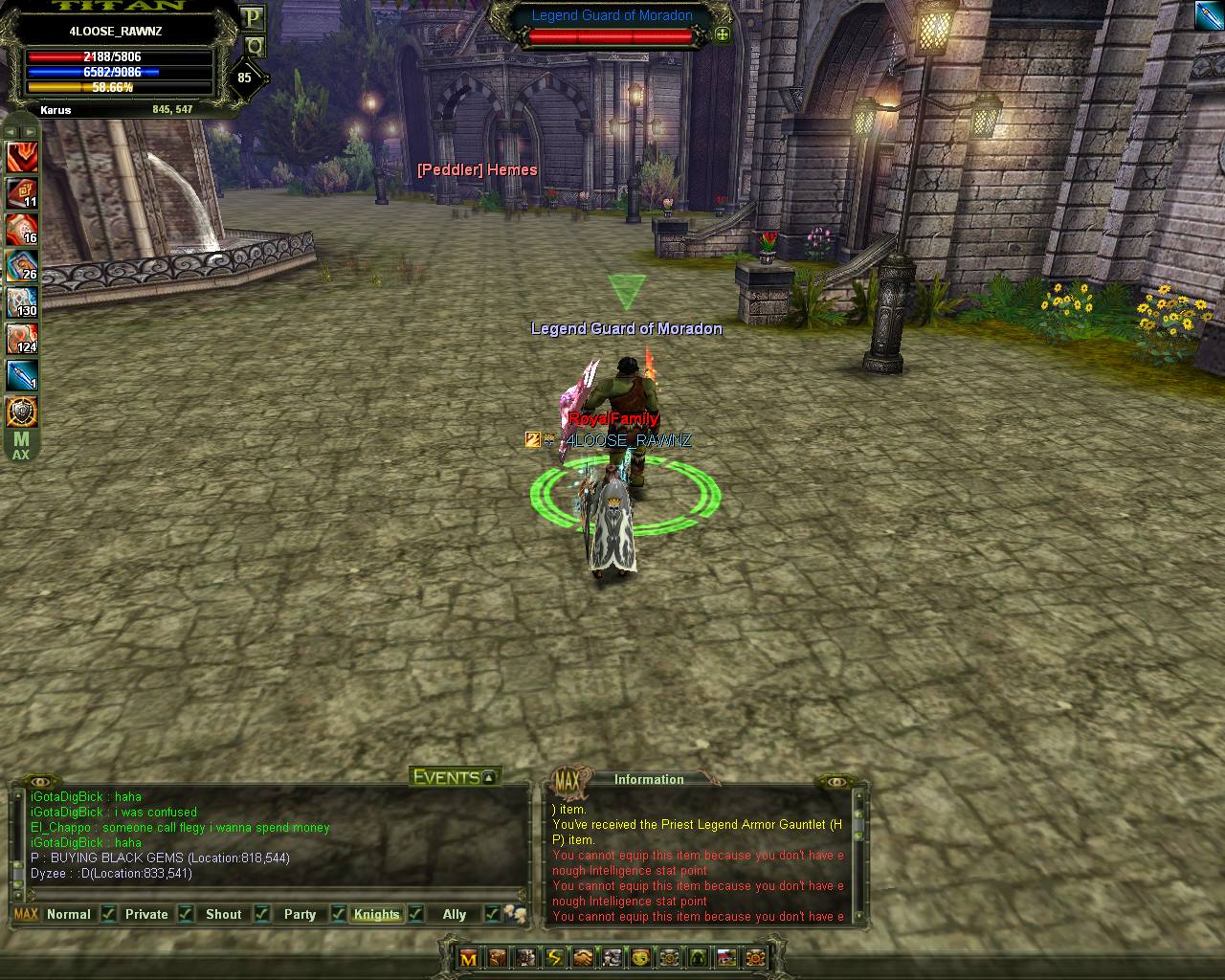Expand the Events panel

pos(489,777)
